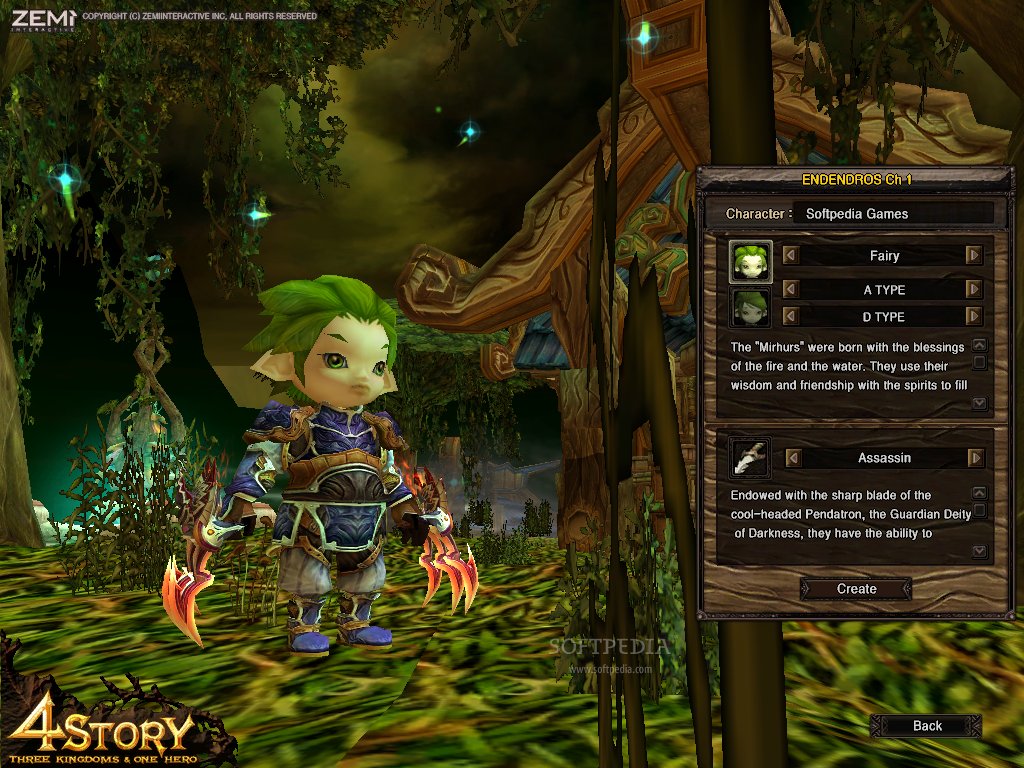Edit the Character name field
The width and height of the screenshot is (1024, 768).
point(892,213)
